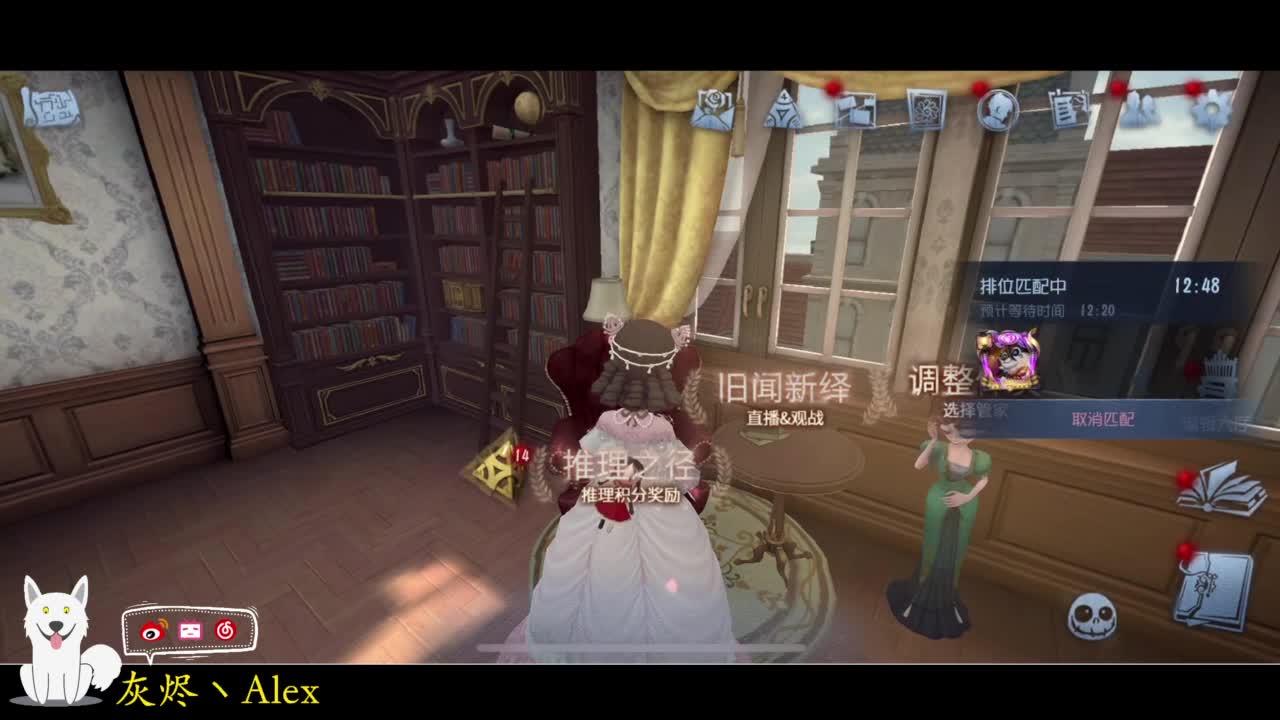Select the 推理之径 reasoning path
The image size is (1280, 720).
(x=630, y=468)
